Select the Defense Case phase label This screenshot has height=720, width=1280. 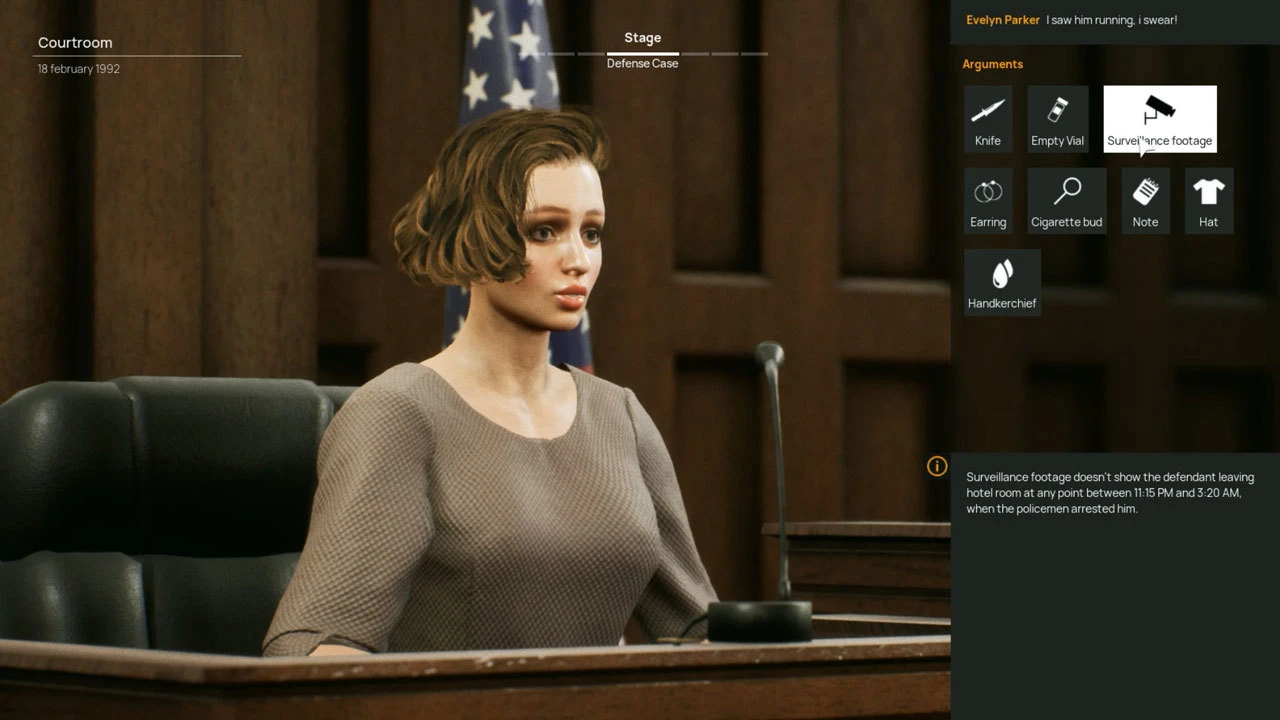click(x=641, y=63)
